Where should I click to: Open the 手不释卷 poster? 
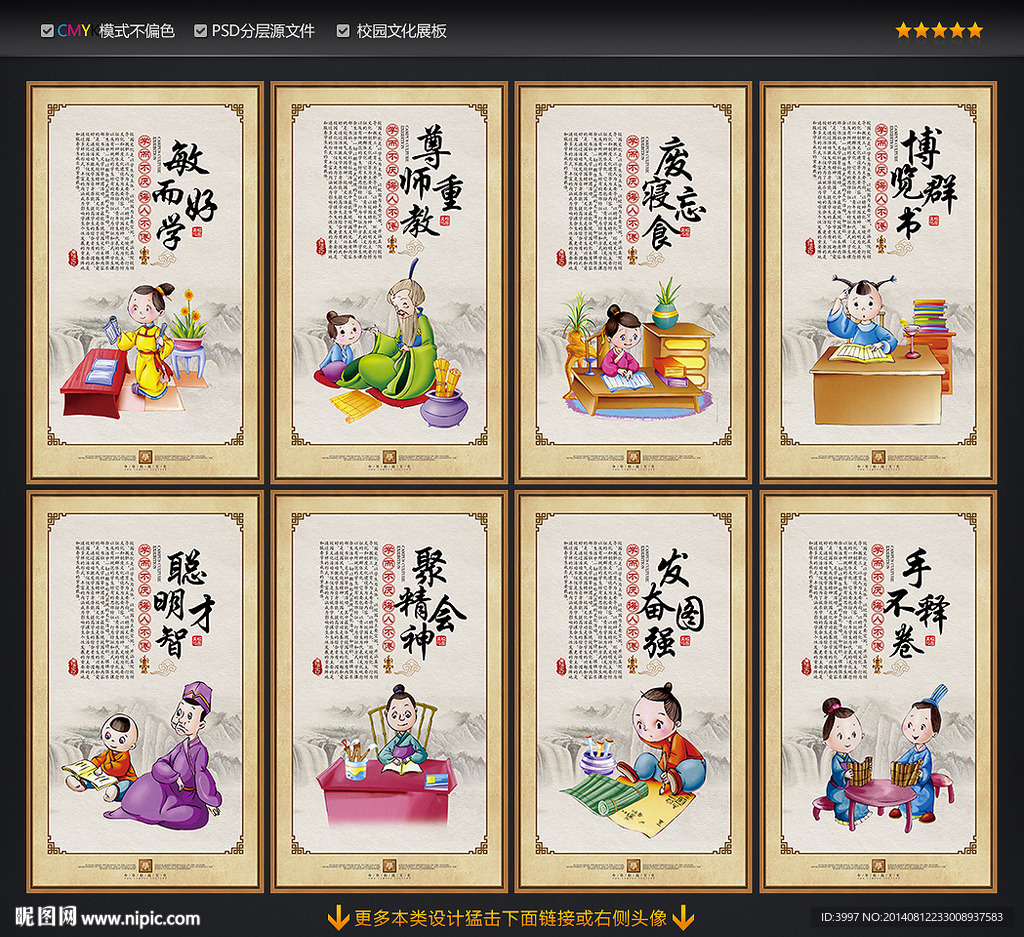[x=879, y=691]
